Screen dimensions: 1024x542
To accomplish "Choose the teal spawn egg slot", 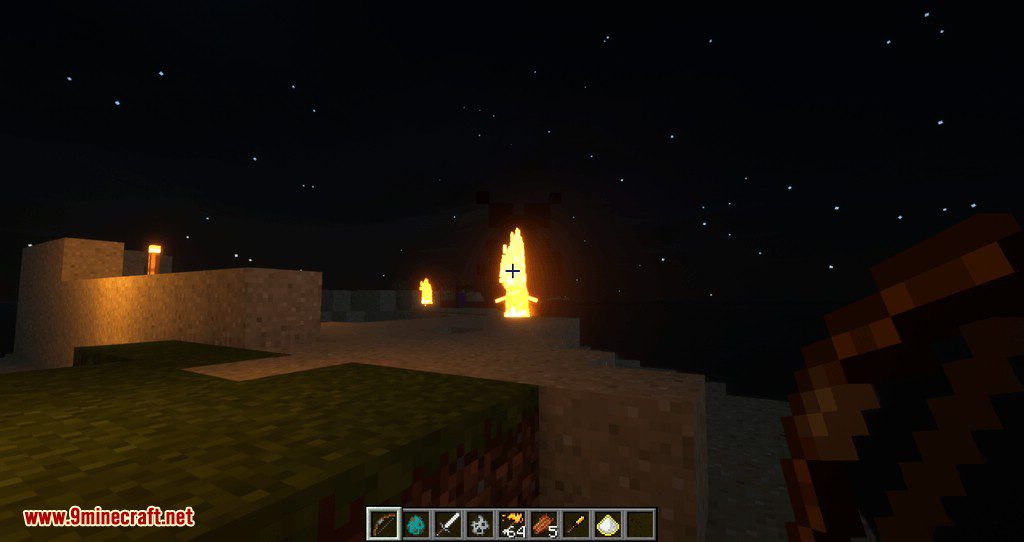I will click(x=414, y=524).
